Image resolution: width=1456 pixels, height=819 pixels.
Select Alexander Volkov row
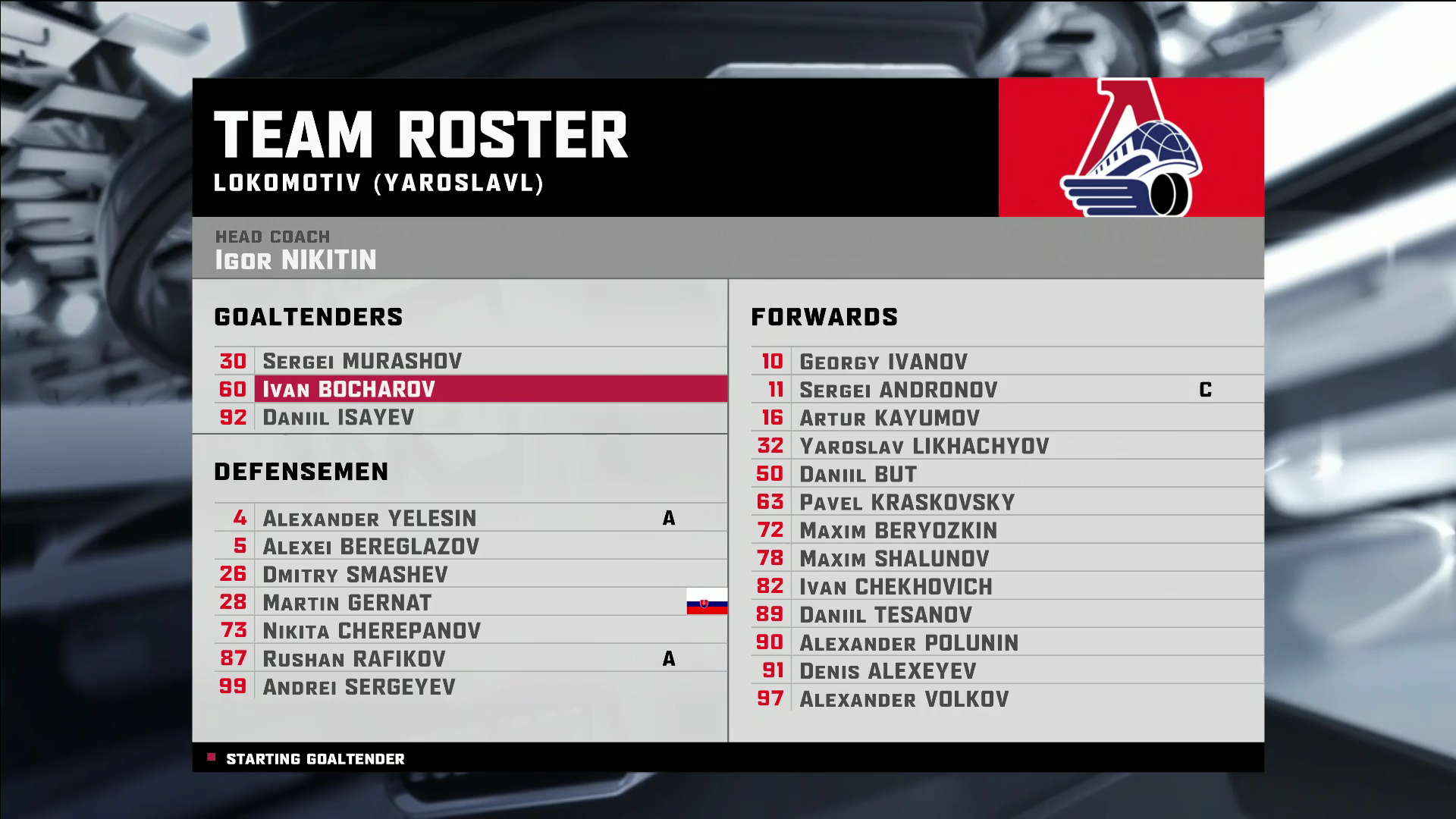coord(904,698)
